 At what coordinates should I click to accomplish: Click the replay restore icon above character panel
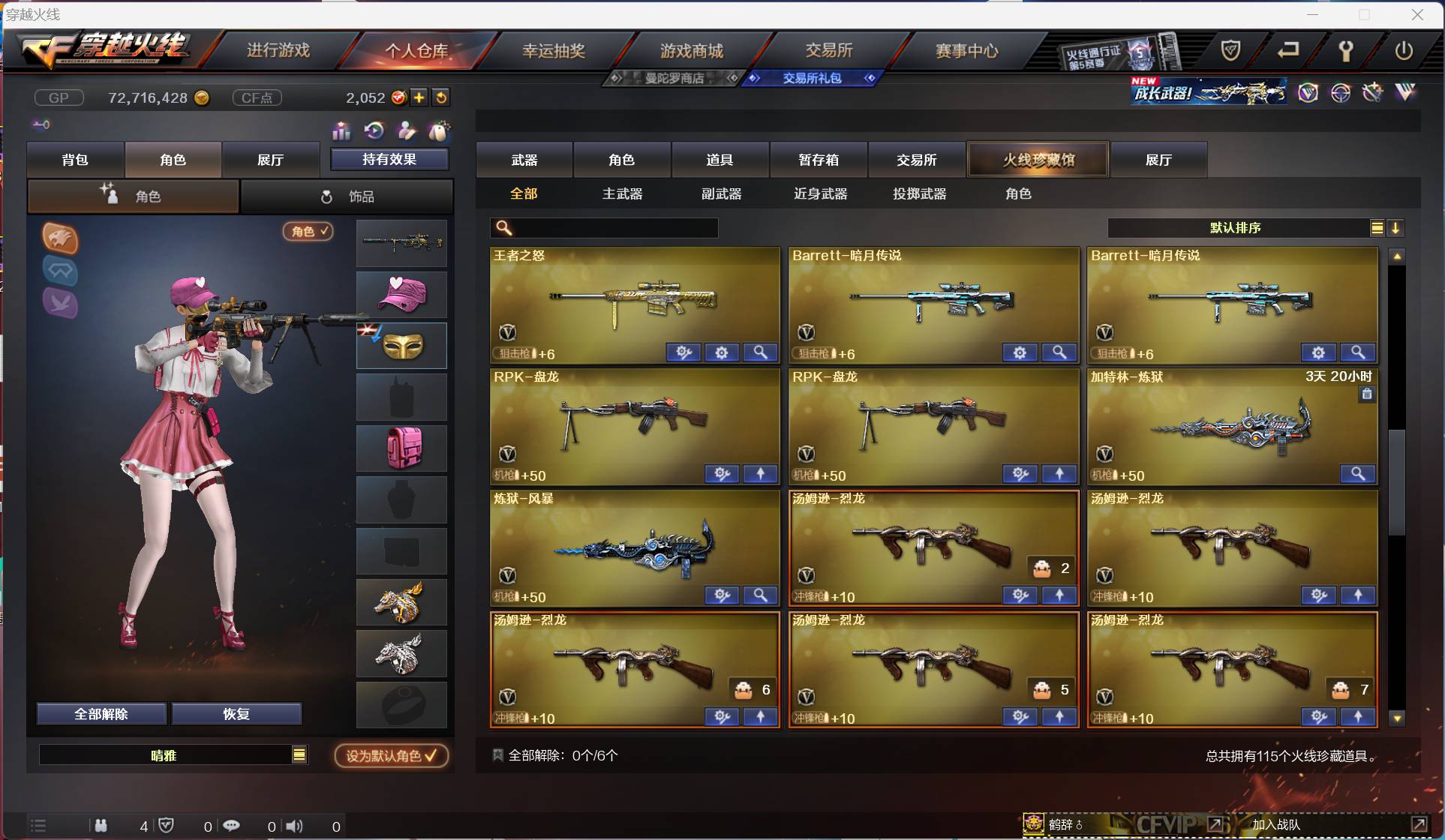pyautogui.click(x=374, y=131)
